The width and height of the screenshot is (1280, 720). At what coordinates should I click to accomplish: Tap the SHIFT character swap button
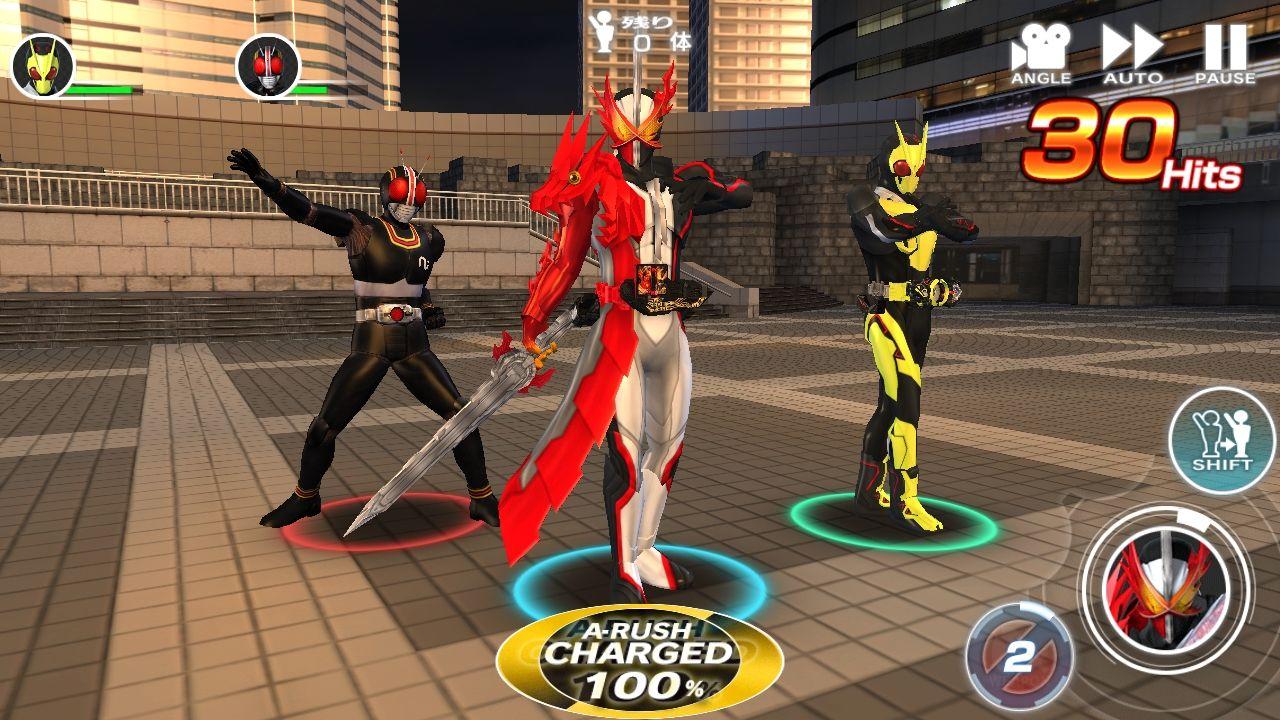1221,439
